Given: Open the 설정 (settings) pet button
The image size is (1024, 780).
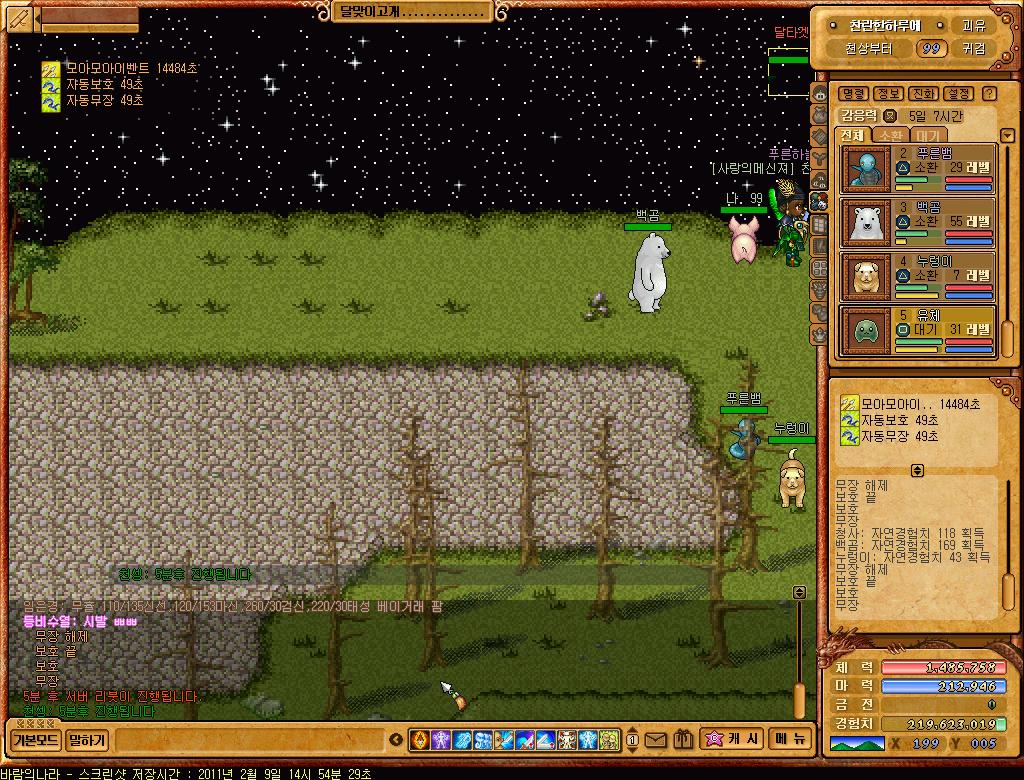Looking at the screenshot, I should click(x=959, y=93).
